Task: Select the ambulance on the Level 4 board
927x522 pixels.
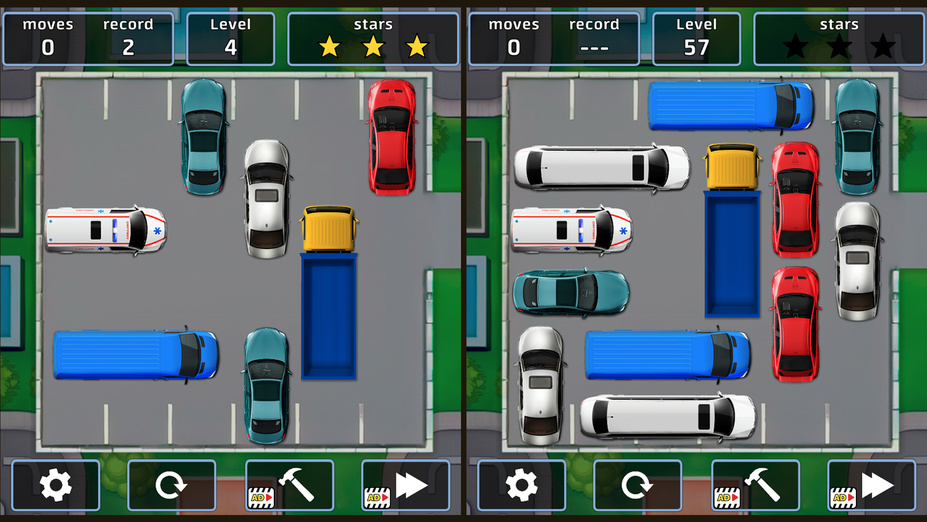Action: [x=105, y=230]
